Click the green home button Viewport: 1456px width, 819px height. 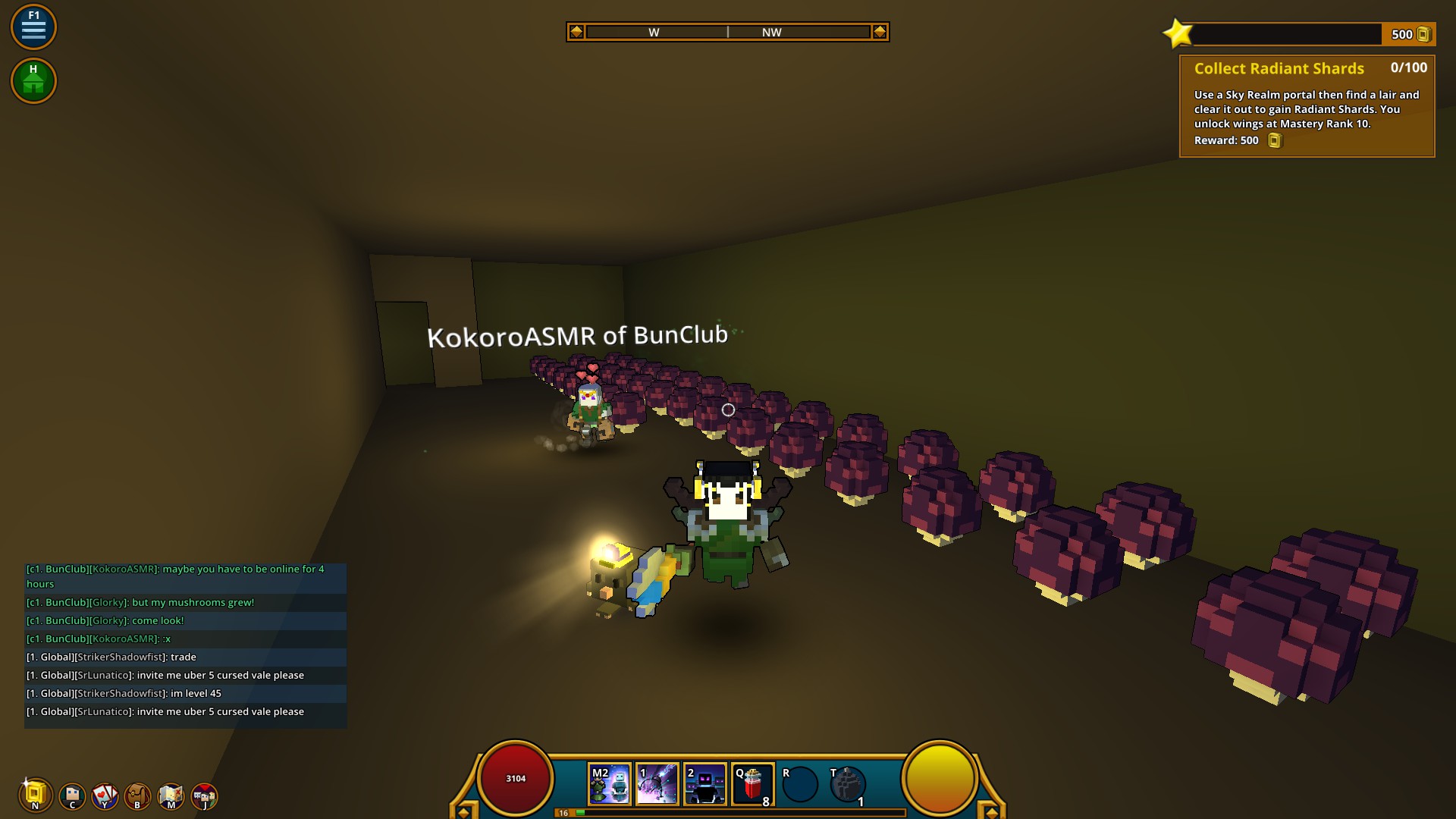[x=33, y=80]
